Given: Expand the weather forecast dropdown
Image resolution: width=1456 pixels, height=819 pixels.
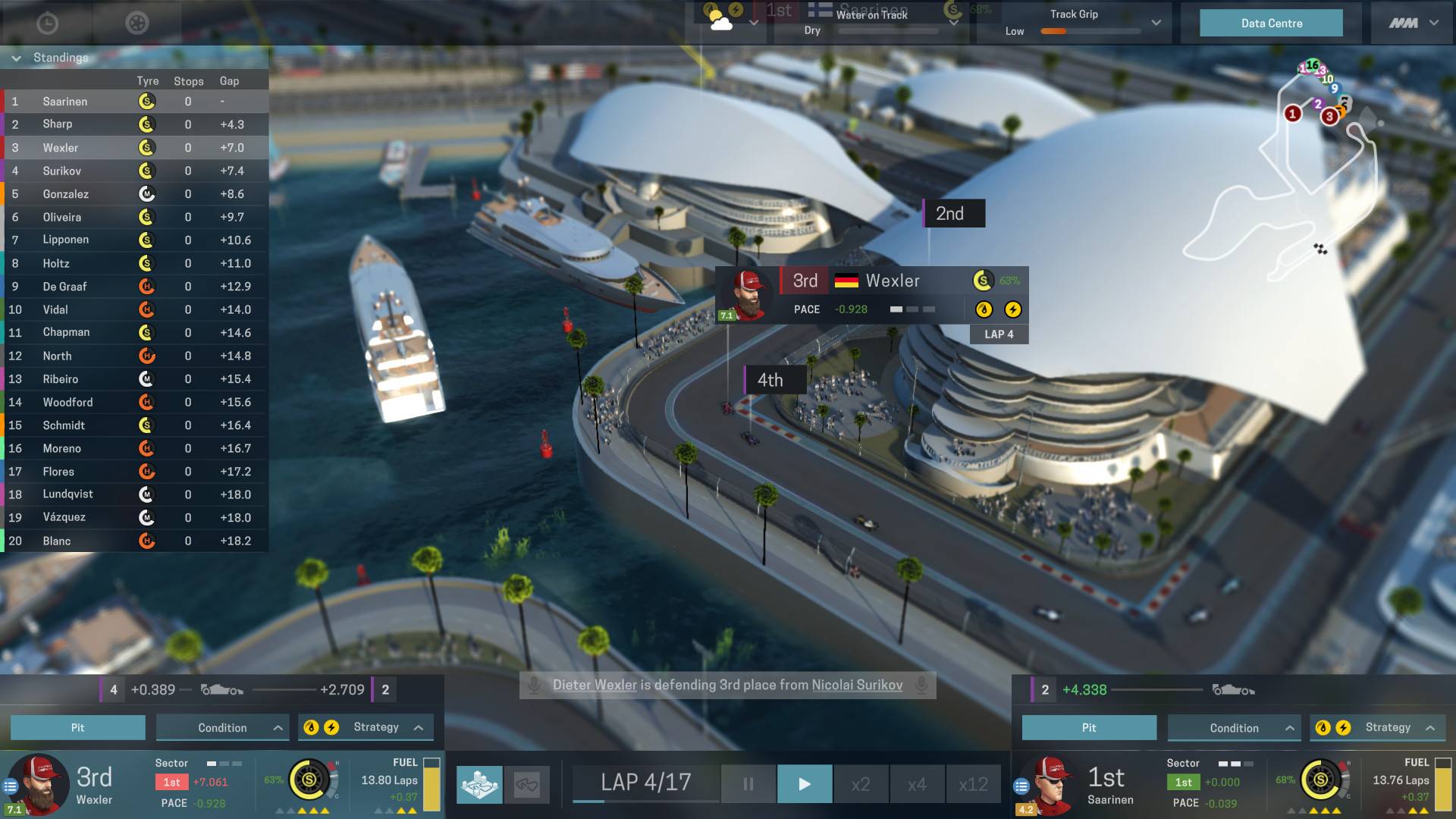Looking at the screenshot, I should pyautogui.click(x=754, y=23).
